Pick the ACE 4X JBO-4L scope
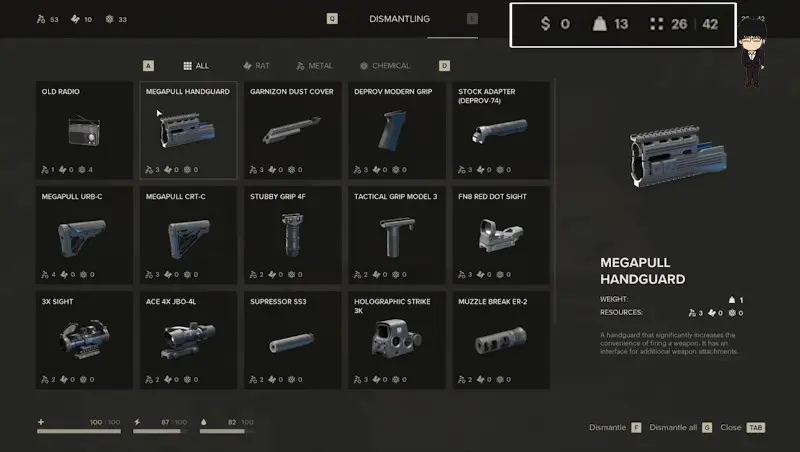 tap(189, 340)
